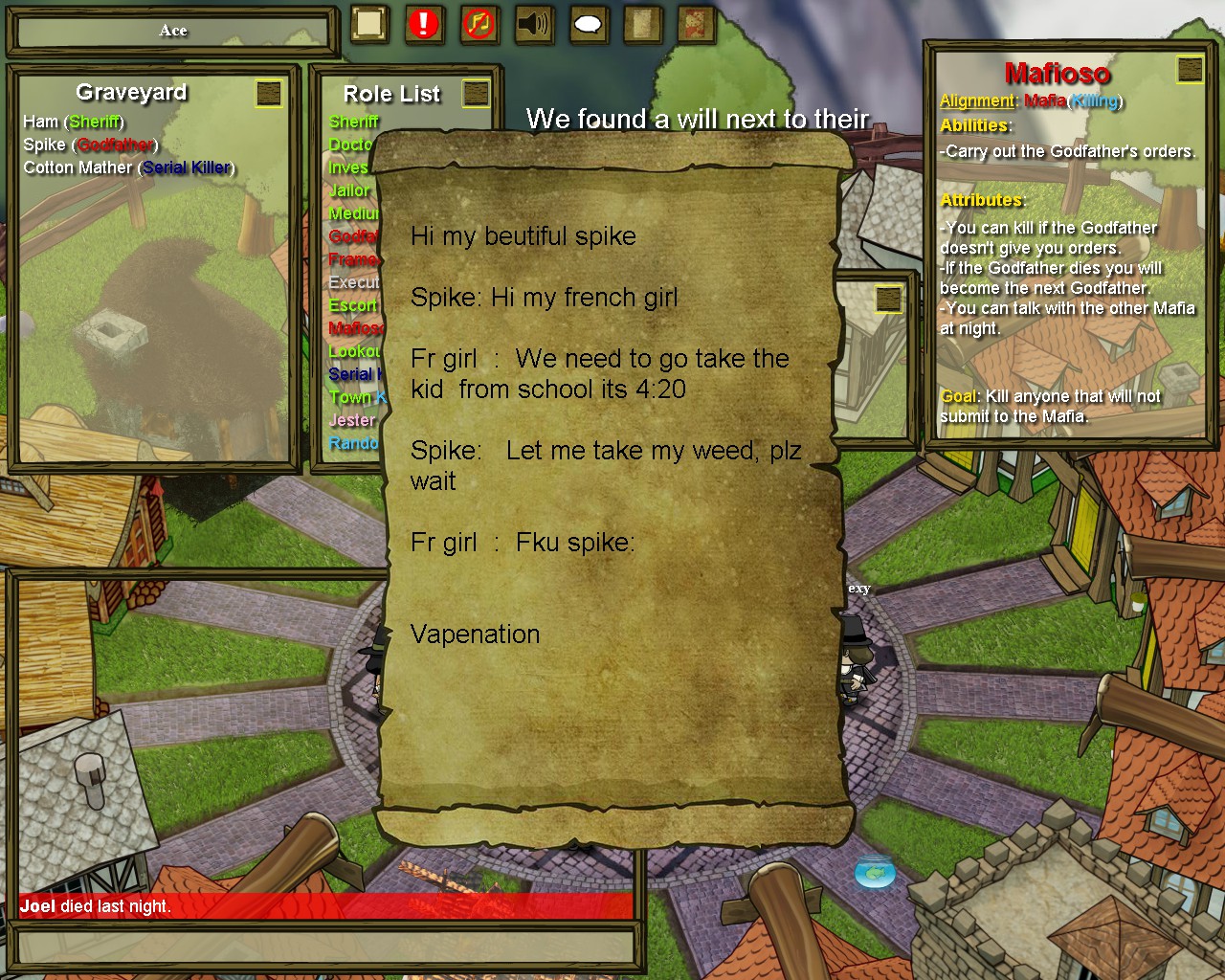Click the Ace player name bar
1225x980 pixels.
tap(173, 31)
